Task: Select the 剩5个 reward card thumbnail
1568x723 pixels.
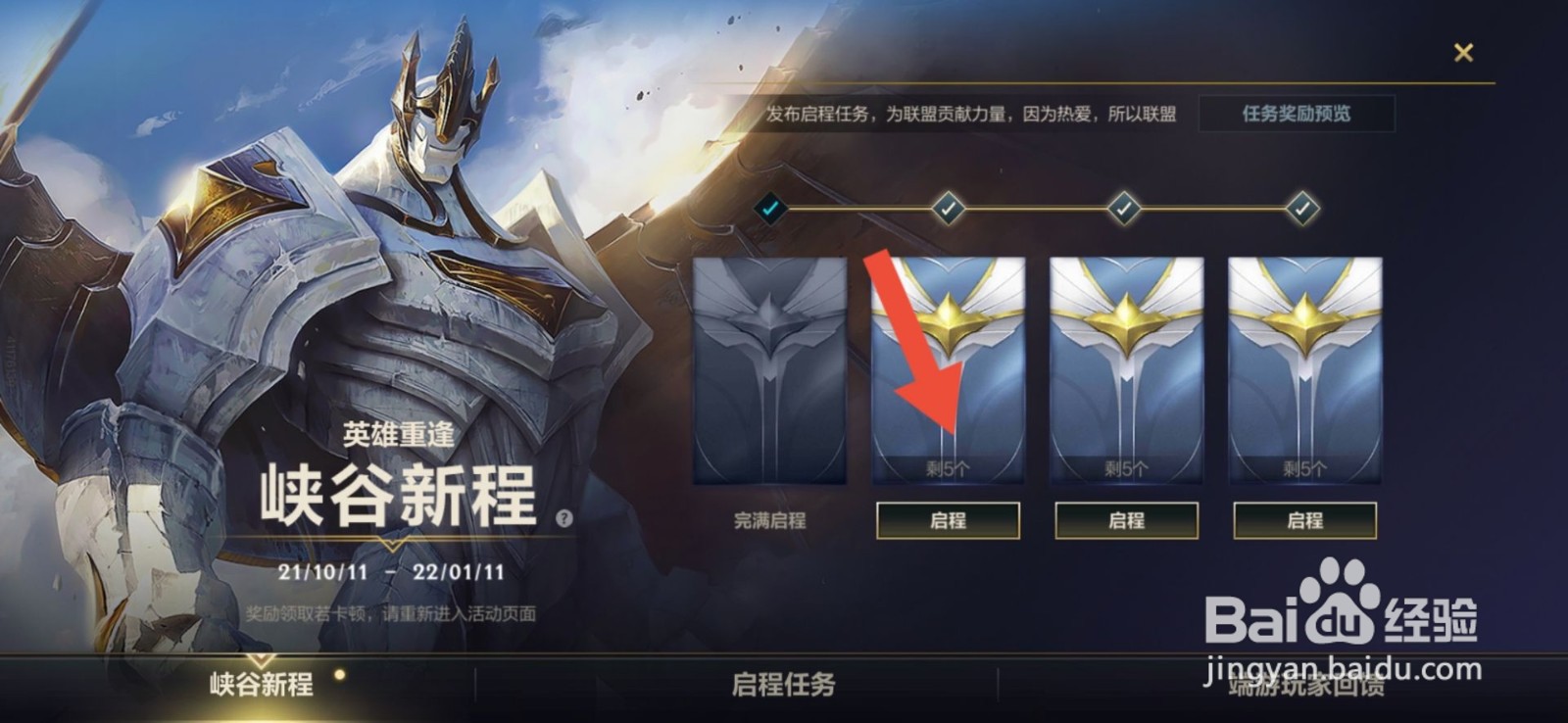Action: click(949, 372)
